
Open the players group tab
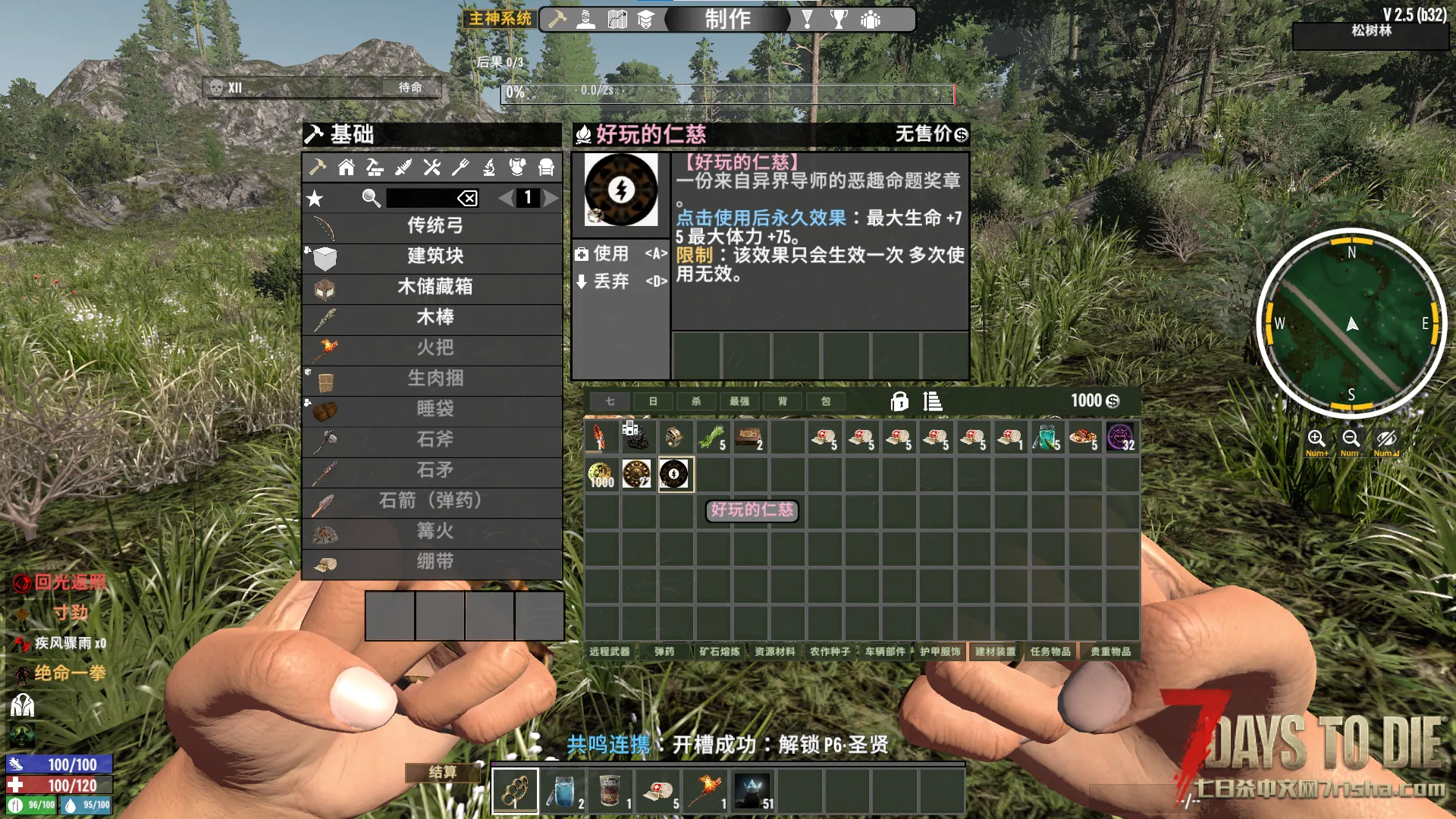871,19
